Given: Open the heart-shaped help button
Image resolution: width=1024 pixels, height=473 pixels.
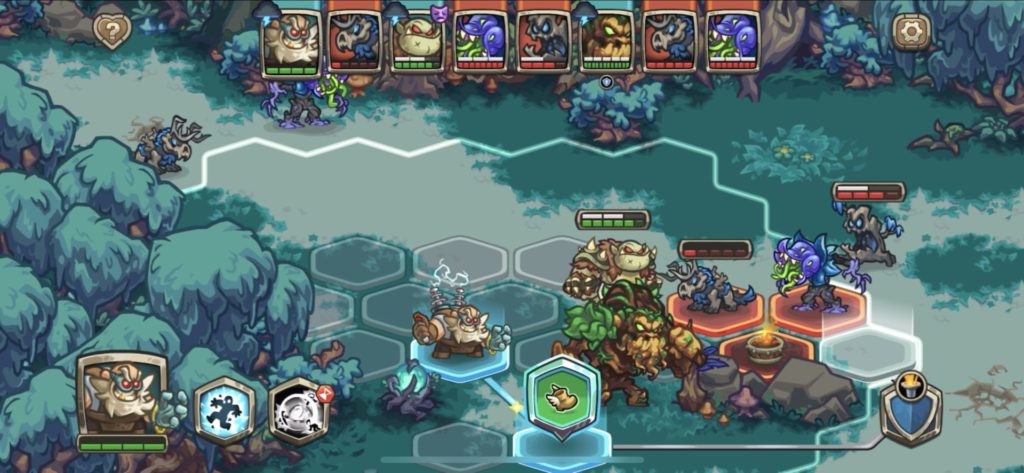Looking at the screenshot, I should [112, 32].
